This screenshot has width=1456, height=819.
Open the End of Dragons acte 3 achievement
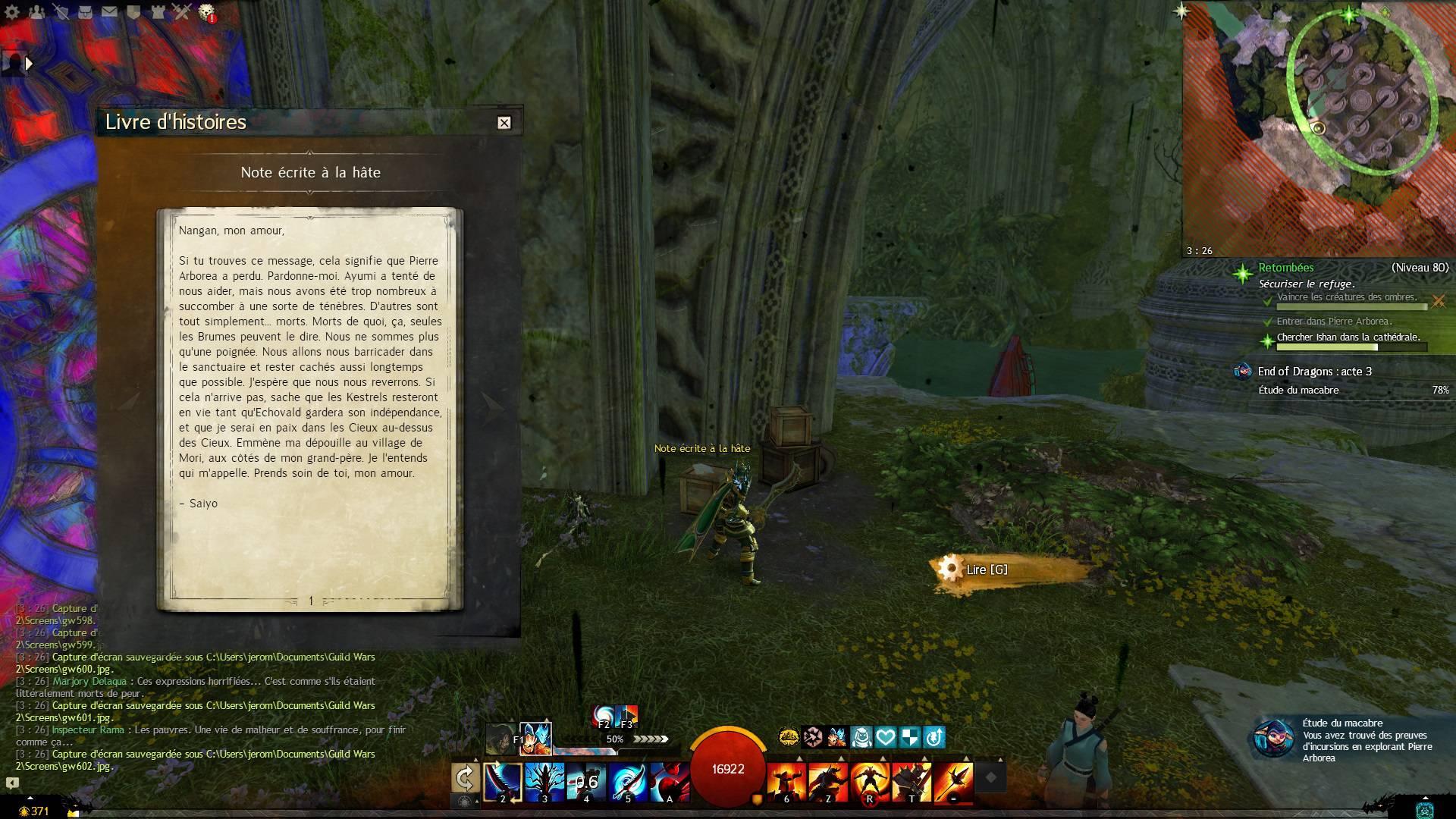pos(1314,372)
